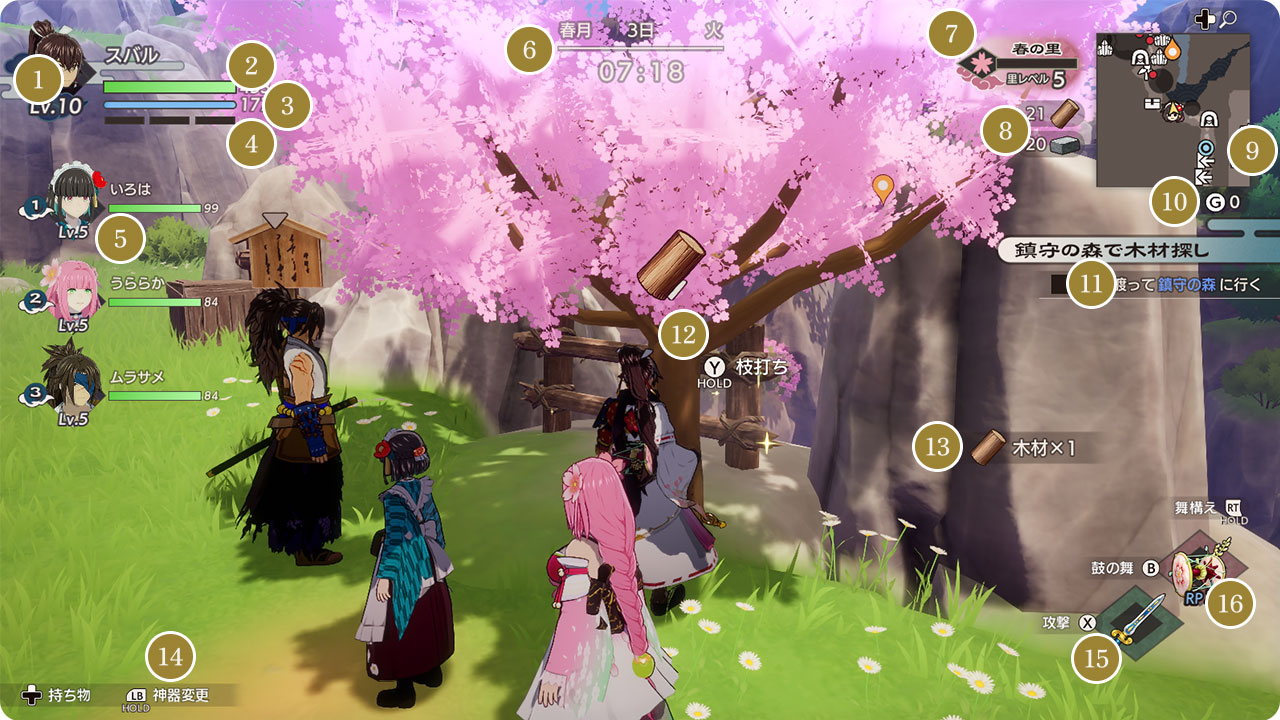Click the 神器変更 weapon change label
The width and height of the screenshot is (1280, 720).
(180, 695)
